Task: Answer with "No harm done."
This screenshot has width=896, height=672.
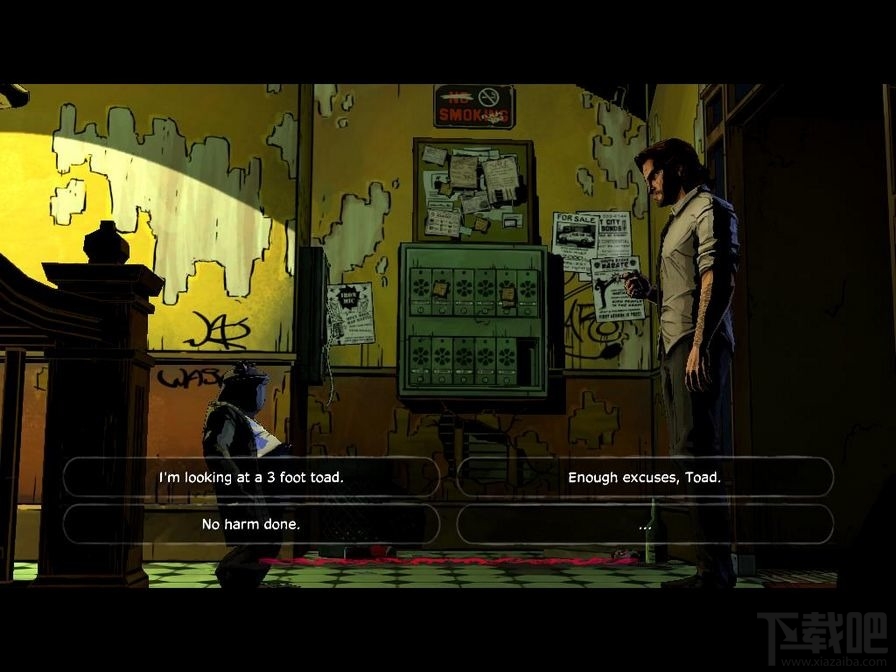Action: [x=251, y=524]
